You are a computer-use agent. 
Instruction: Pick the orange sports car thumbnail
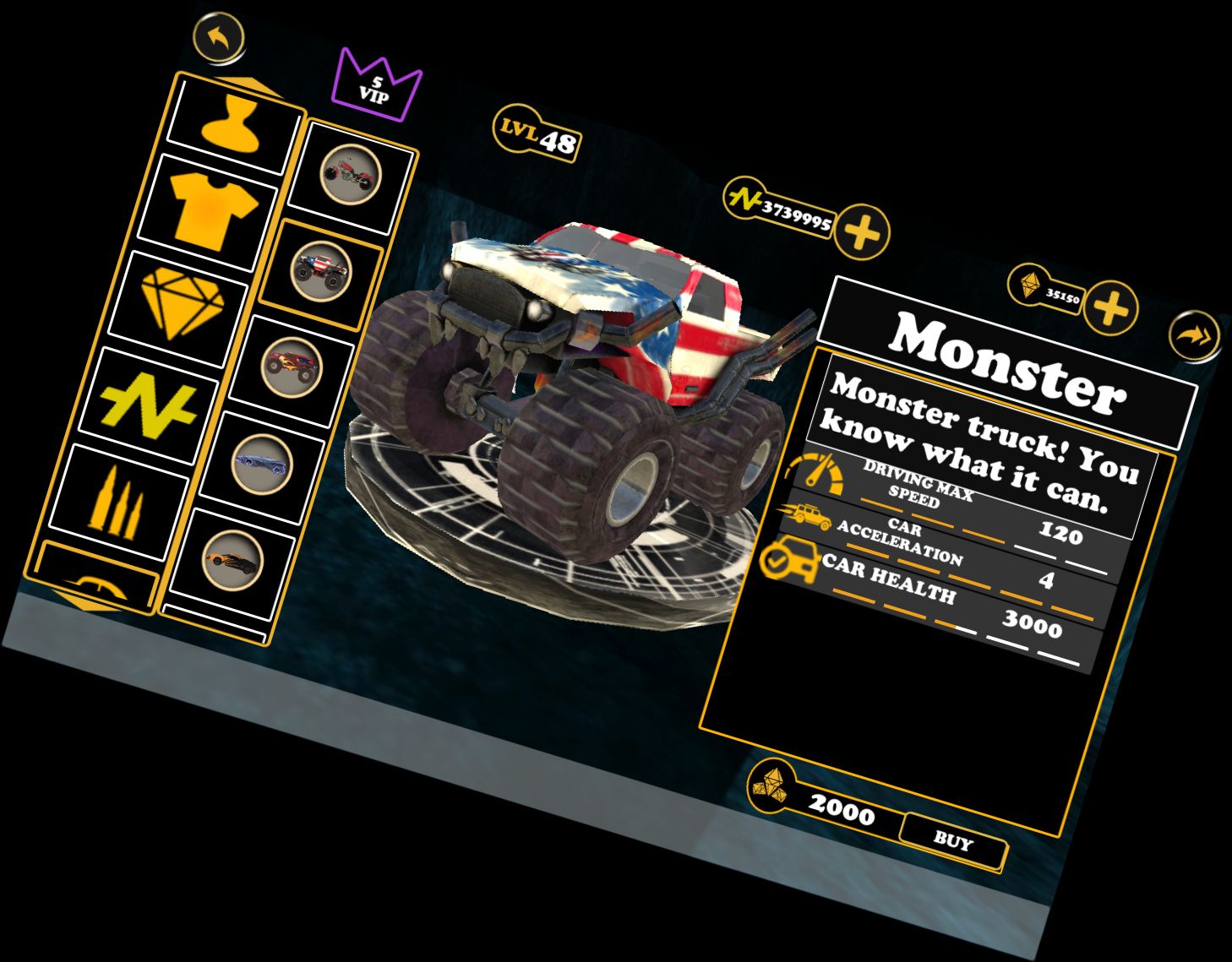click(x=232, y=558)
